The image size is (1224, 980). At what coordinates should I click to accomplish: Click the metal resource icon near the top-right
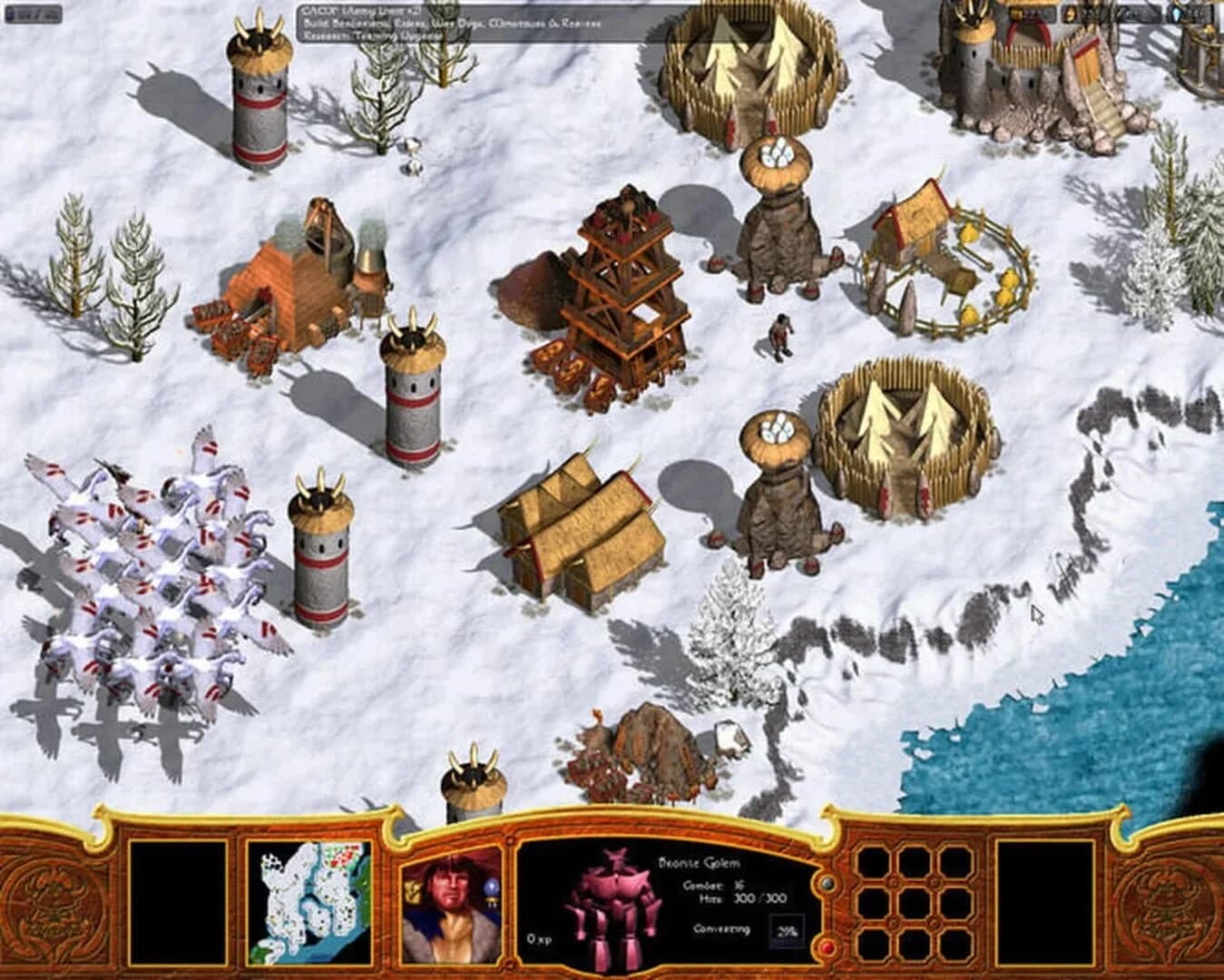pyautogui.click(x=1069, y=13)
